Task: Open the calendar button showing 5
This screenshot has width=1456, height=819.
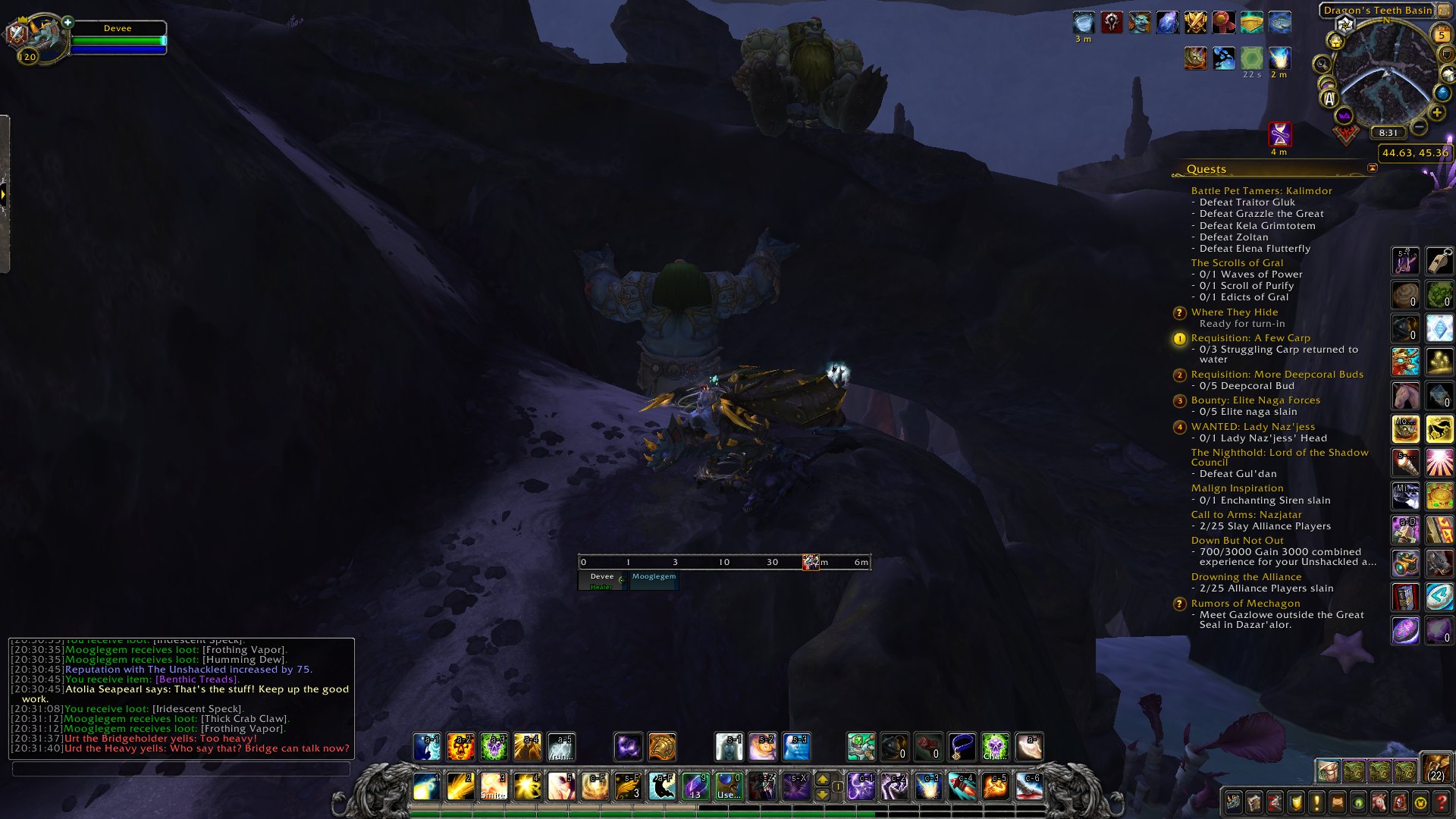Action: (x=1441, y=35)
